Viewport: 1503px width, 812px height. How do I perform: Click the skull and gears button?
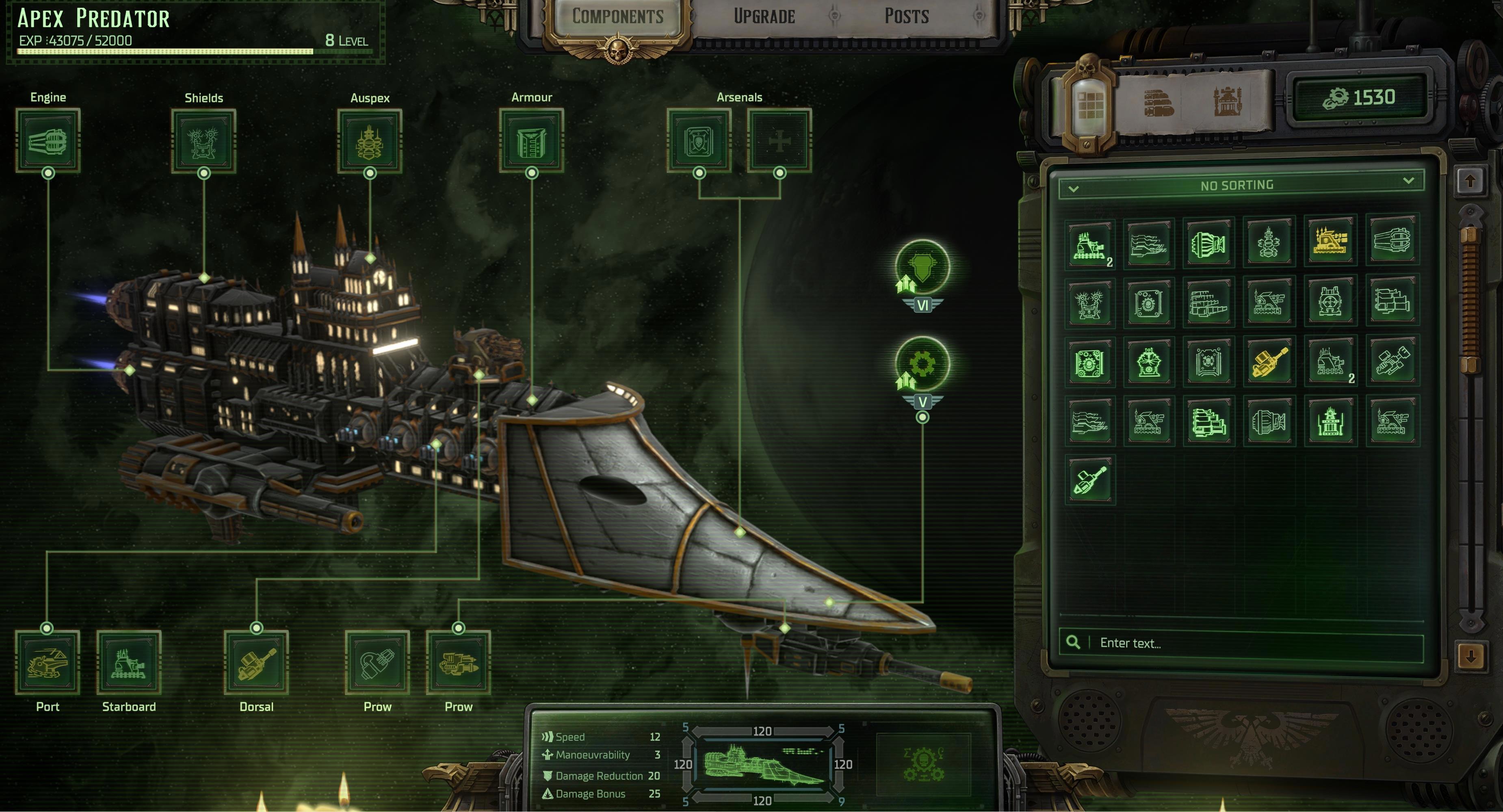pyautogui.click(x=924, y=764)
